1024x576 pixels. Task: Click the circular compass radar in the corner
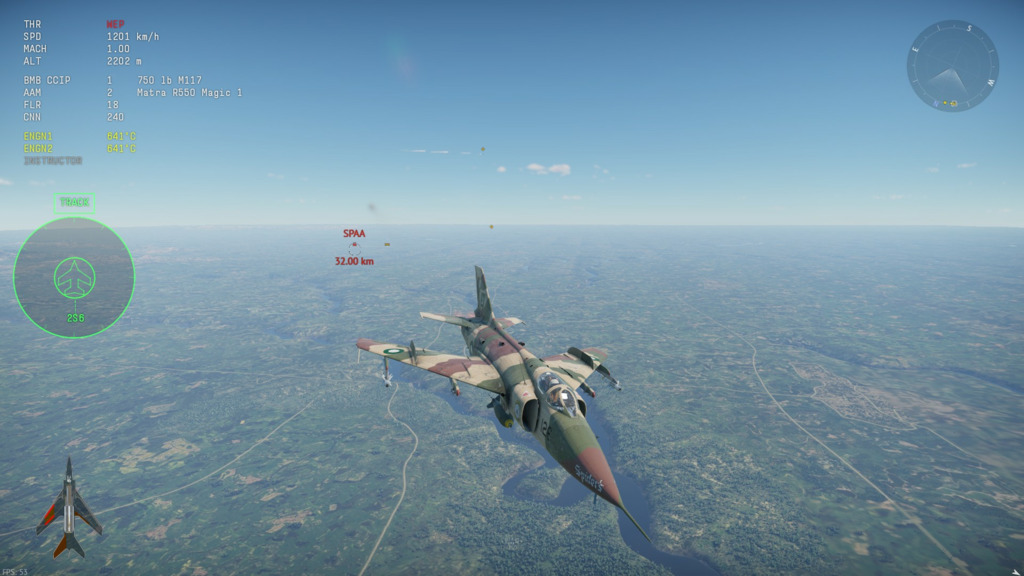(952, 66)
